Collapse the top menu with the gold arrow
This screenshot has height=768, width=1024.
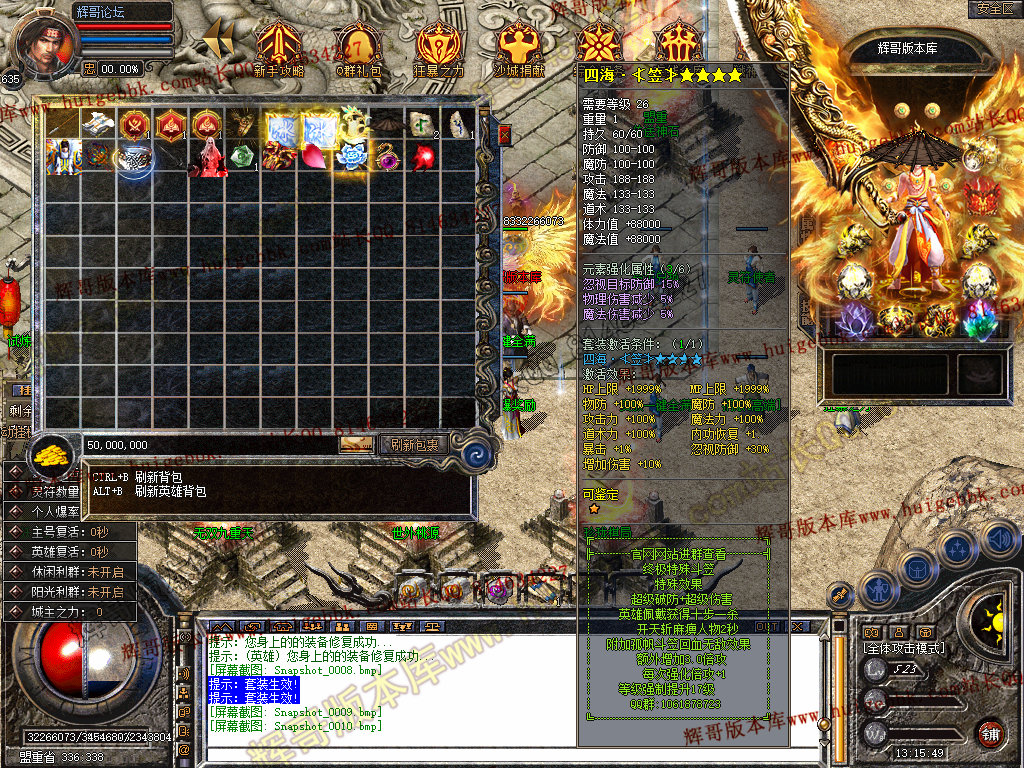click(x=218, y=40)
